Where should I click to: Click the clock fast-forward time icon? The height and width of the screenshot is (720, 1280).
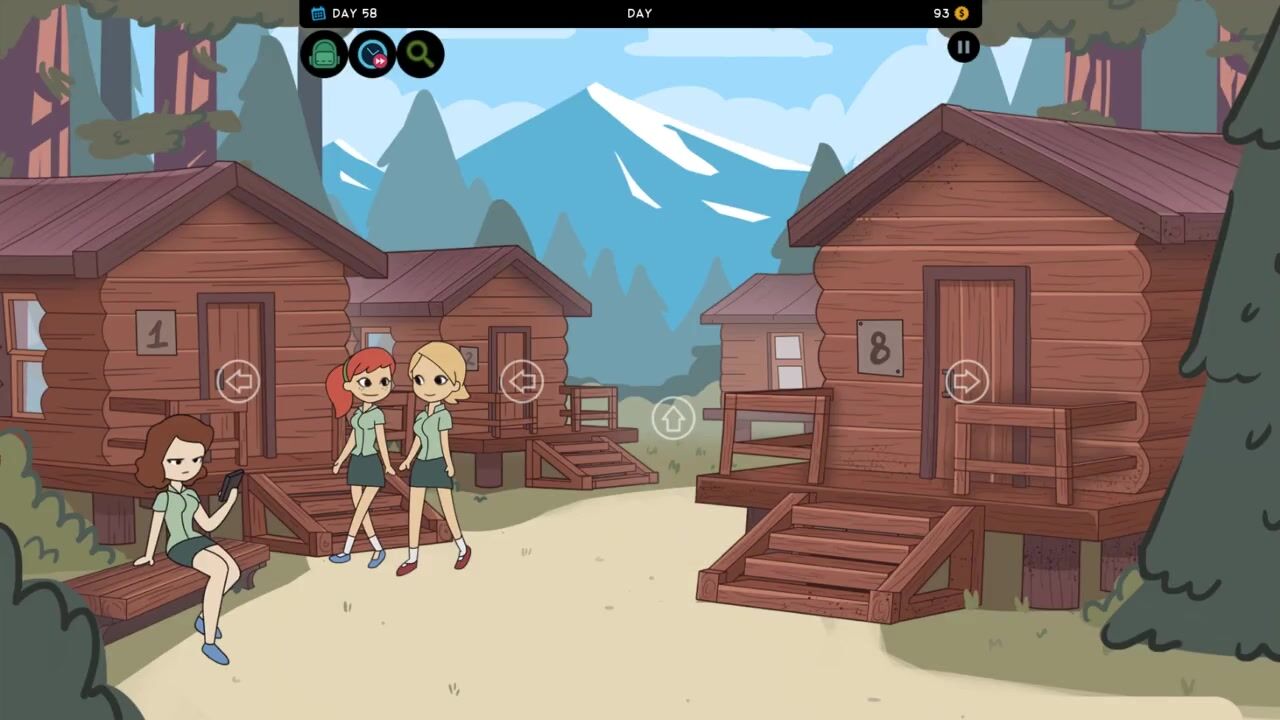[x=372, y=54]
